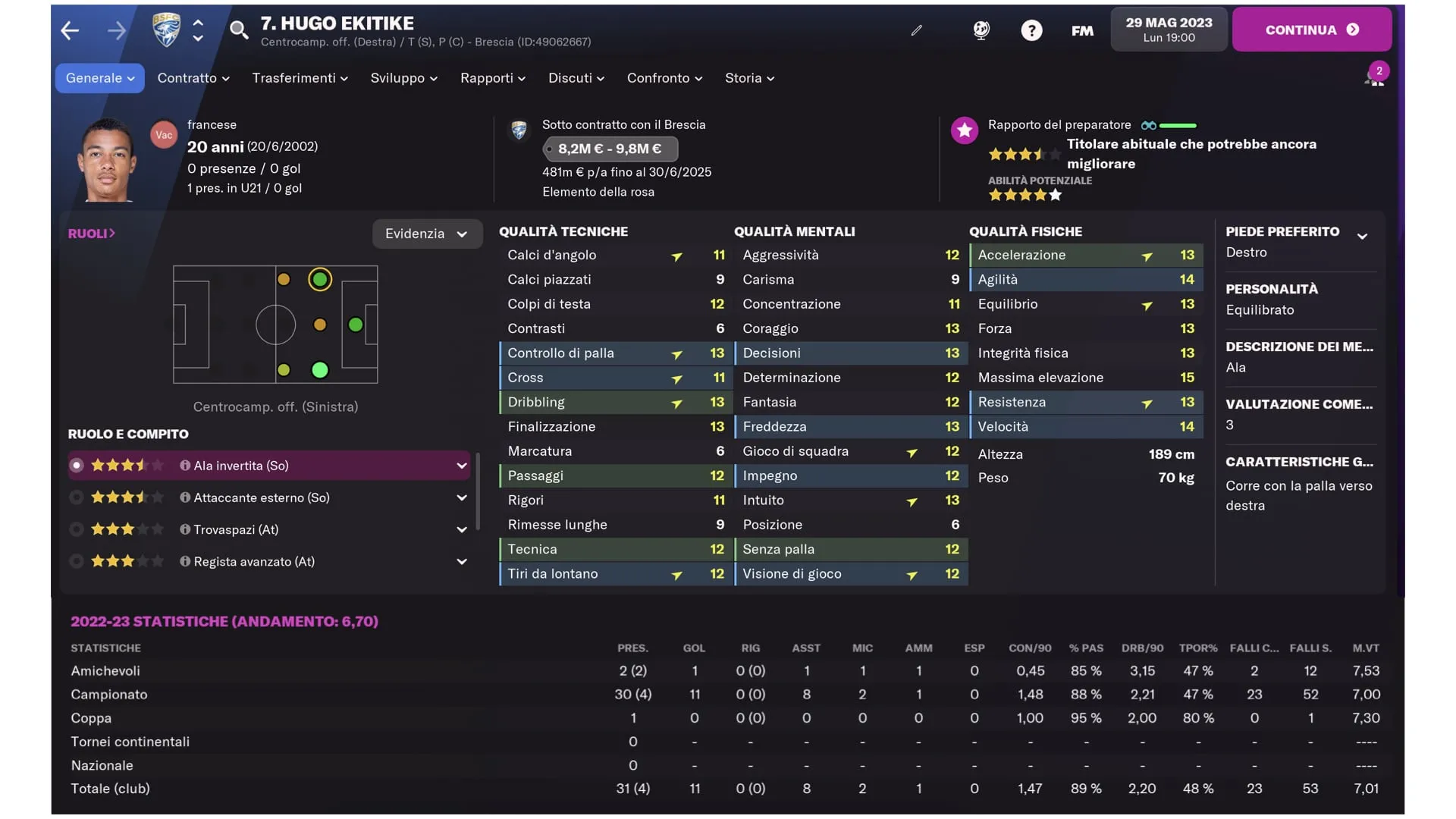Choose the Trovaspazi (At) role

coord(236,529)
